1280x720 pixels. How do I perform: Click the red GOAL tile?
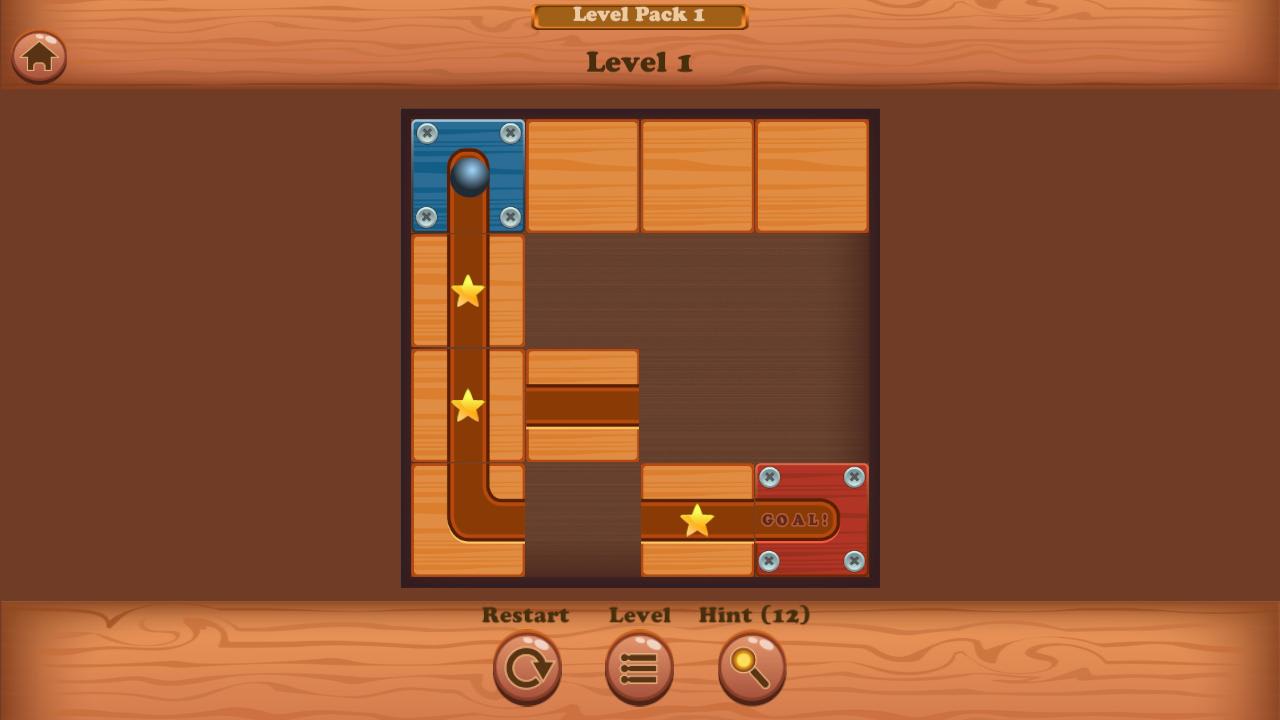click(812, 520)
